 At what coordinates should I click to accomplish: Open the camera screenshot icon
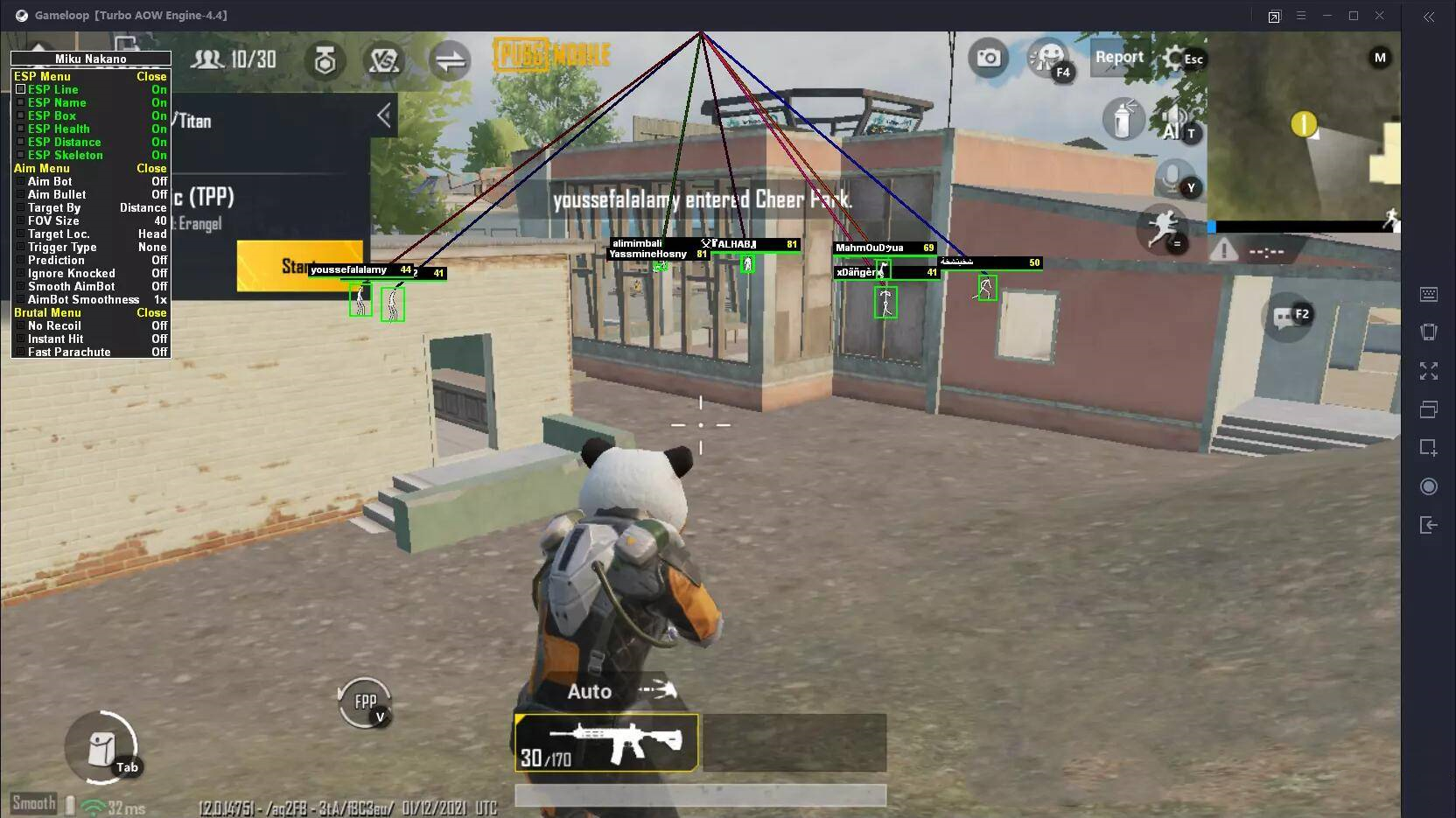(x=988, y=58)
